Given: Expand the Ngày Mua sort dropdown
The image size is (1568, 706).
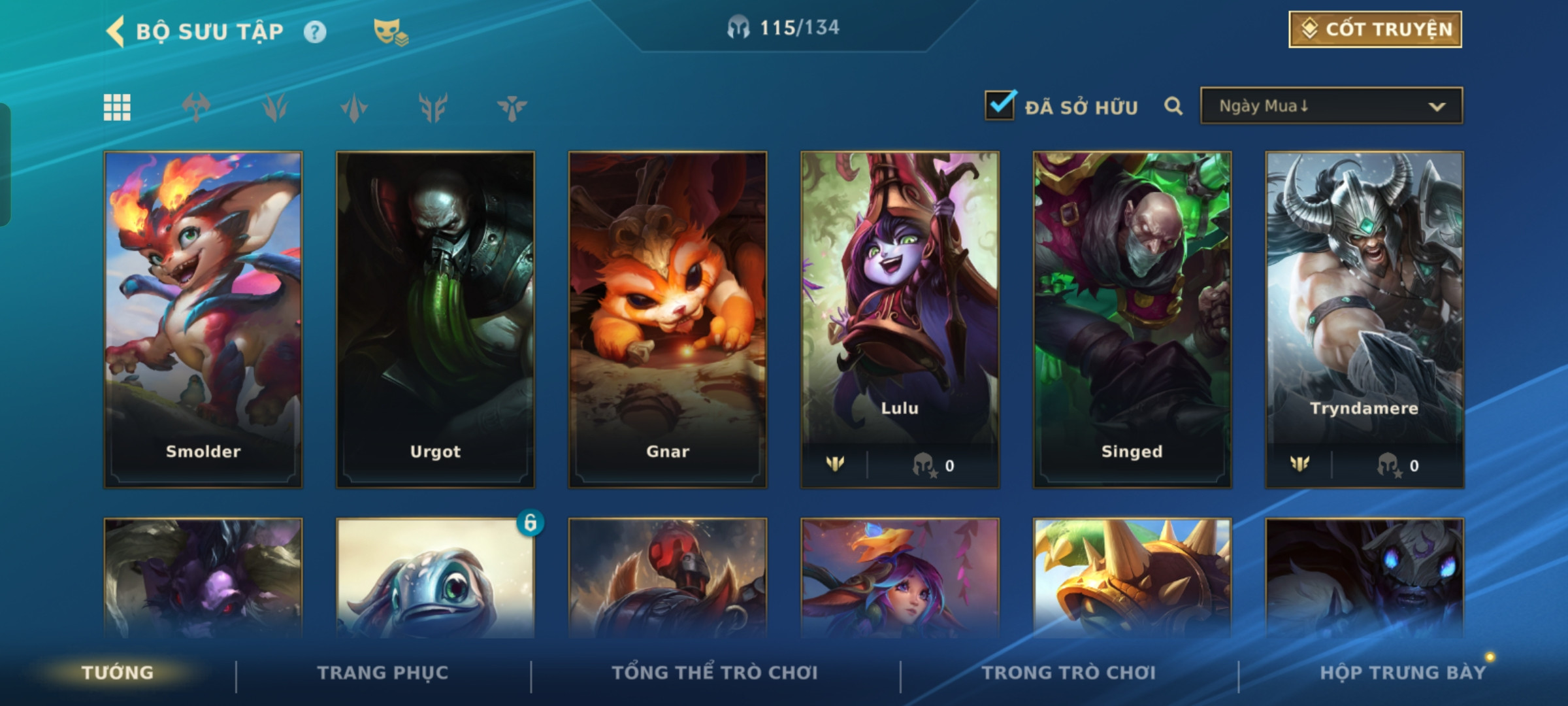Looking at the screenshot, I should (x=1331, y=106).
